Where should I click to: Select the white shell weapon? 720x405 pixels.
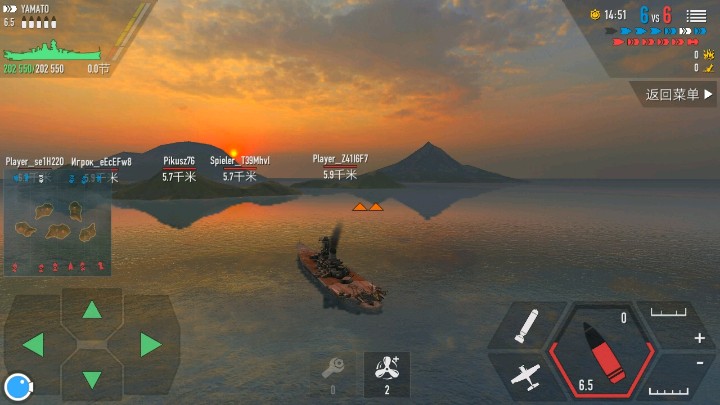[x=527, y=327]
